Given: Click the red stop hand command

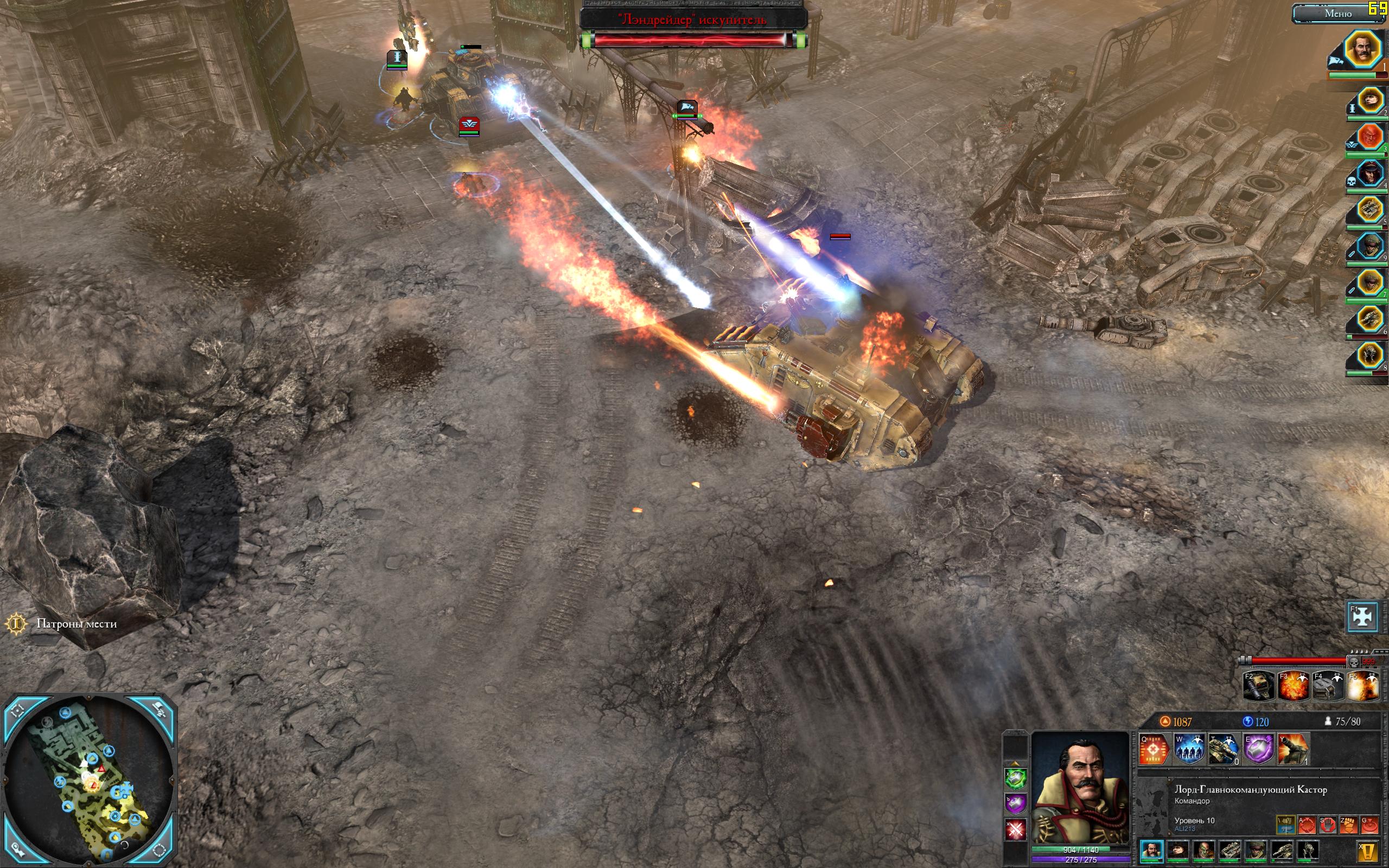Looking at the screenshot, I should [x=1328, y=826].
